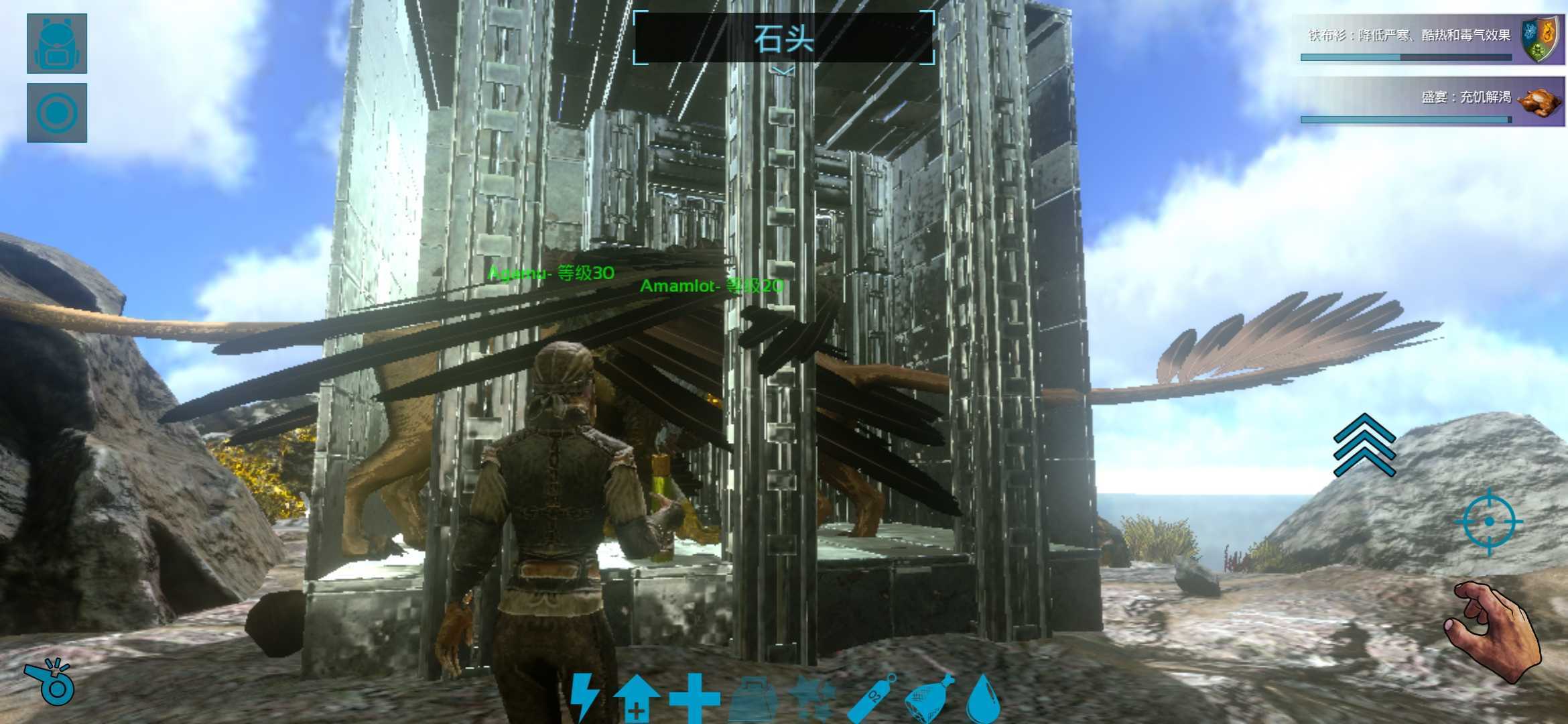Tap the health cross icon

(694, 697)
